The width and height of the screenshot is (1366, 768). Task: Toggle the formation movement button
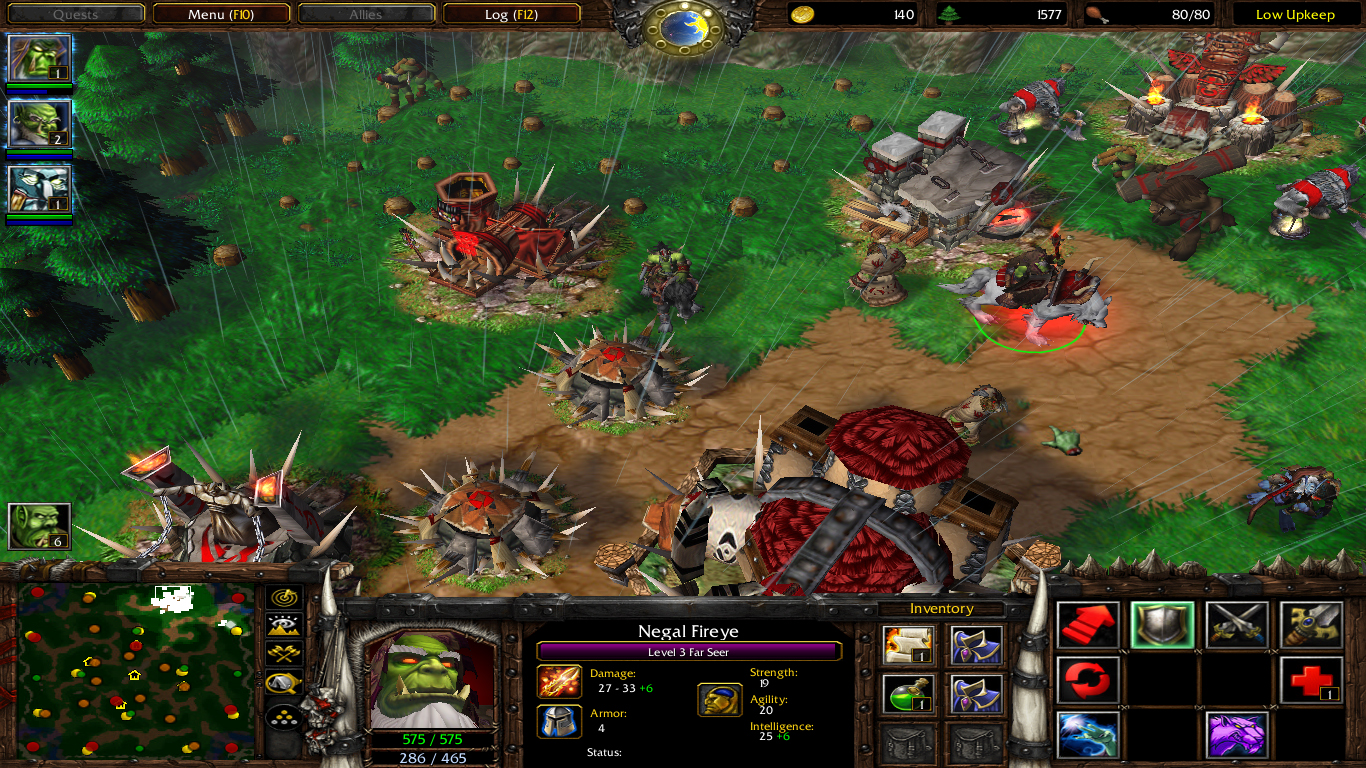tap(284, 719)
